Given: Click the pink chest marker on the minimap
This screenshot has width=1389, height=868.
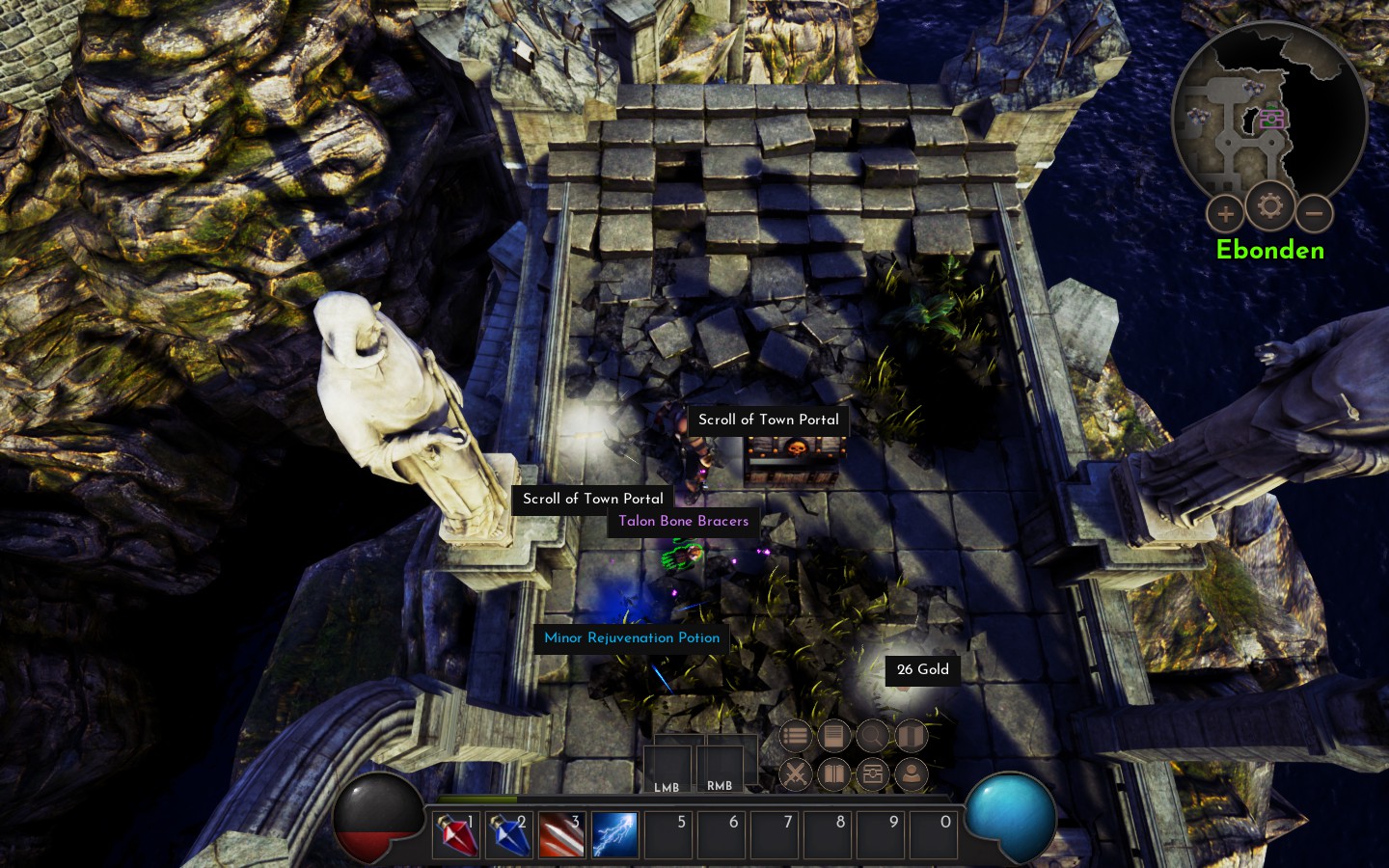Looking at the screenshot, I should (x=1273, y=118).
